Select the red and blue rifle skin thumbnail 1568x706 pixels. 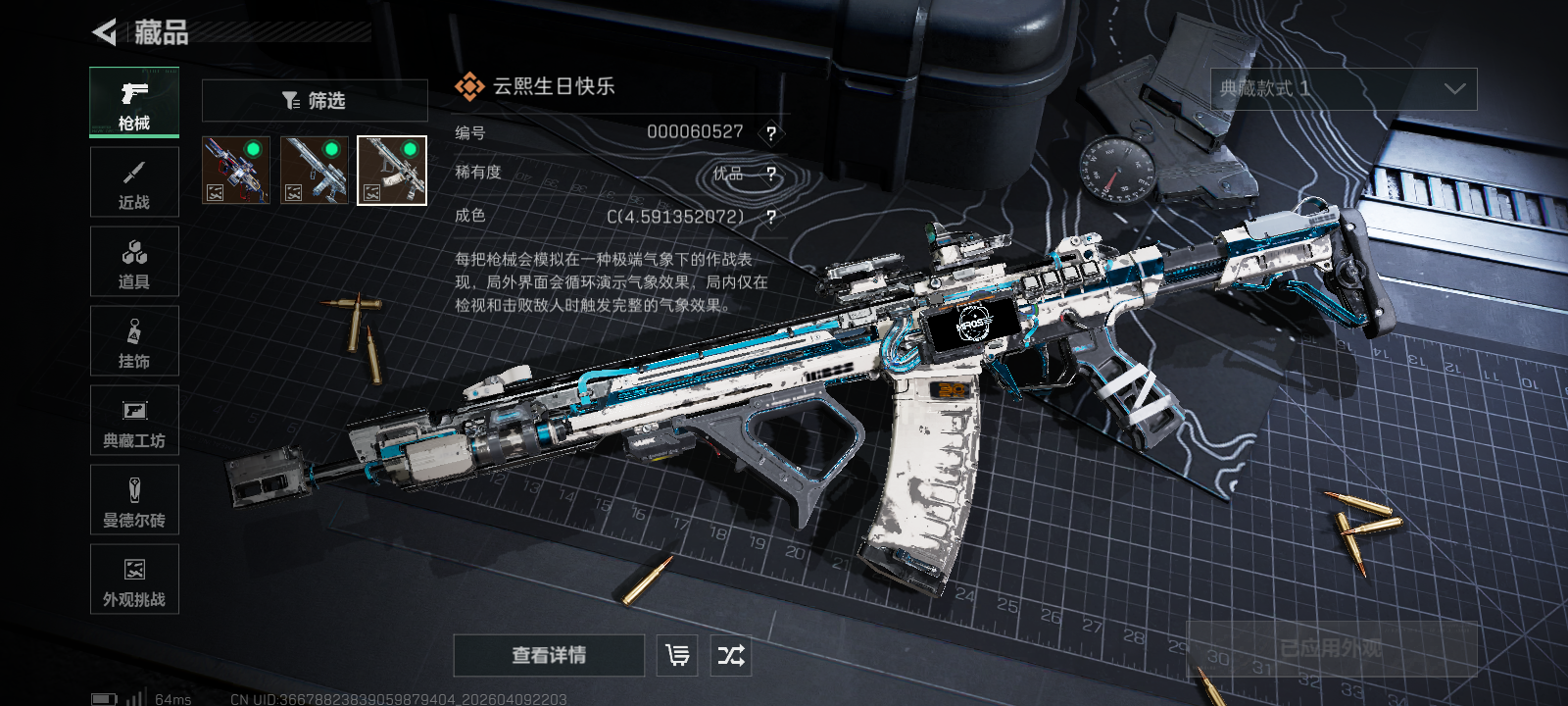[235, 171]
